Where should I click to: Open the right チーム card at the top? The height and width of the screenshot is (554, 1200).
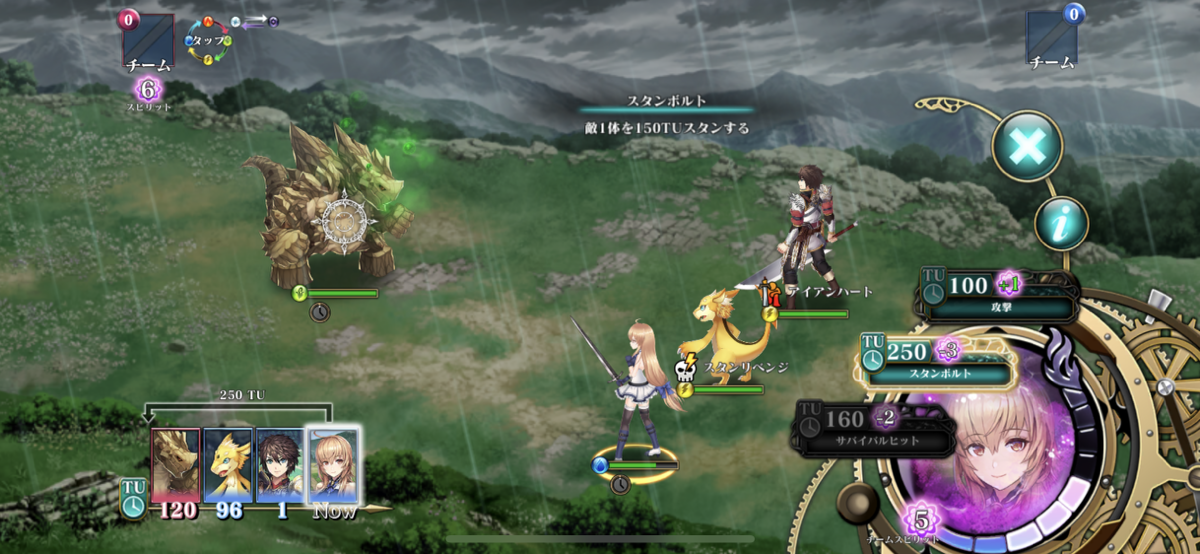pyautogui.click(x=1052, y=39)
